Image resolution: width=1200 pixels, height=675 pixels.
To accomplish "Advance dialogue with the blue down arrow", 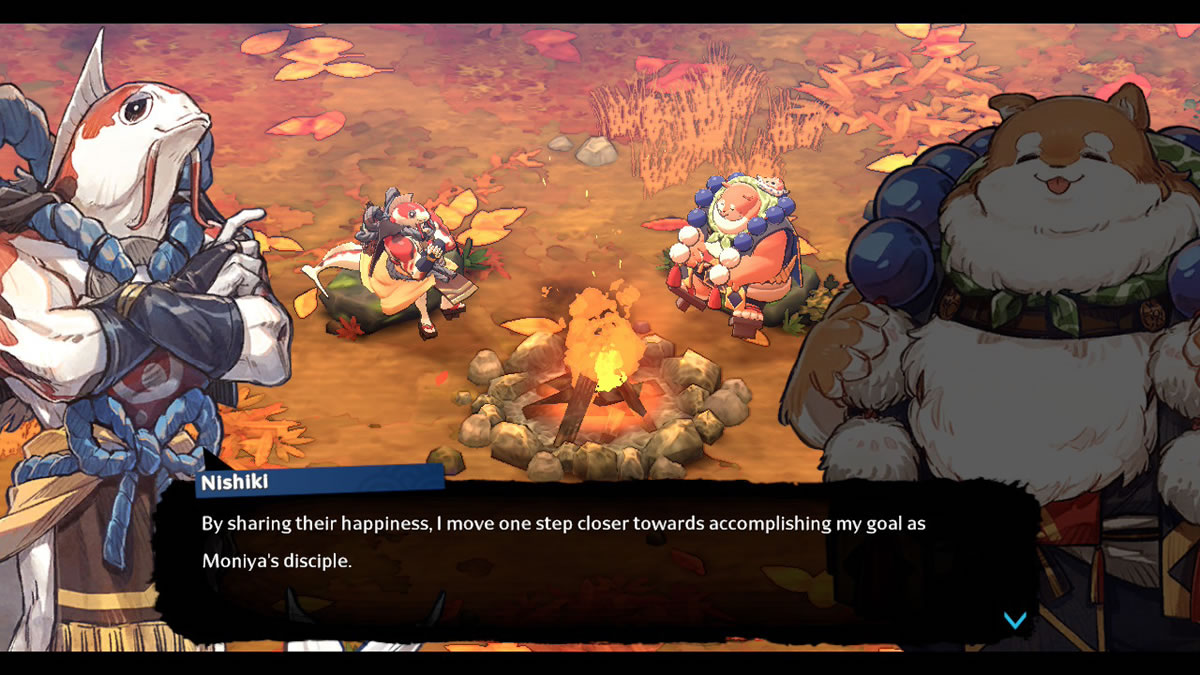I will [1015, 620].
